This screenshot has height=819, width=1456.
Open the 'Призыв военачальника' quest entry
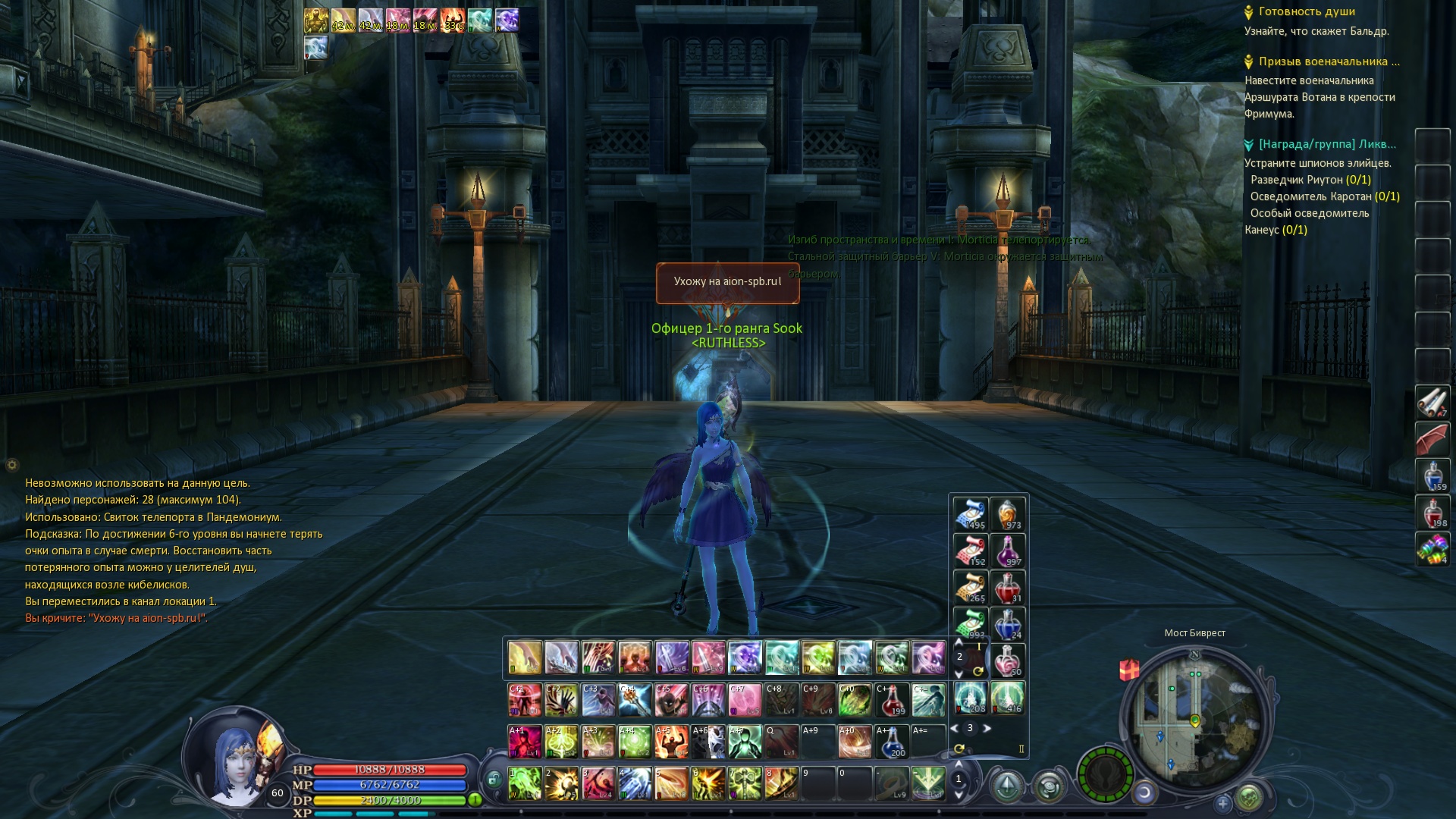click(1329, 61)
